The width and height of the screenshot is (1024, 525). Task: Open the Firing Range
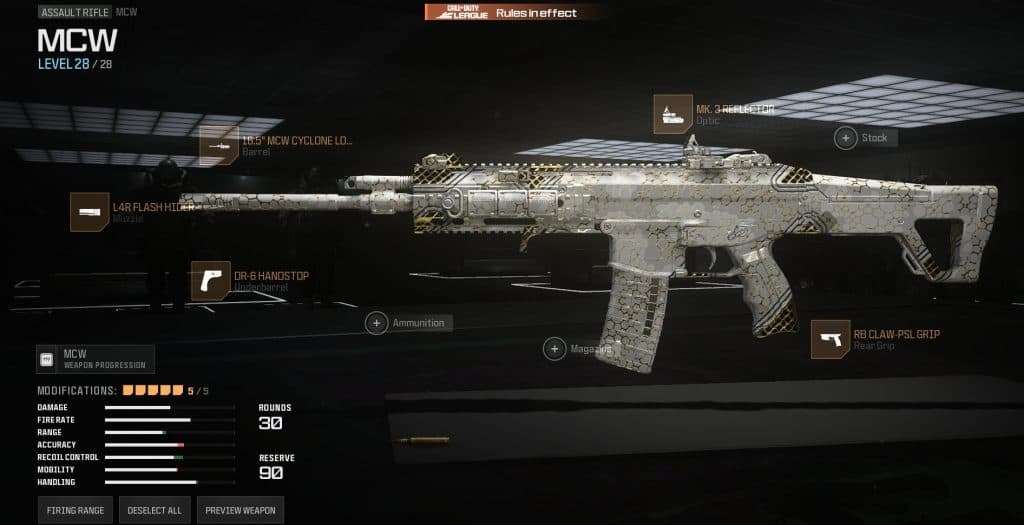tap(76, 510)
